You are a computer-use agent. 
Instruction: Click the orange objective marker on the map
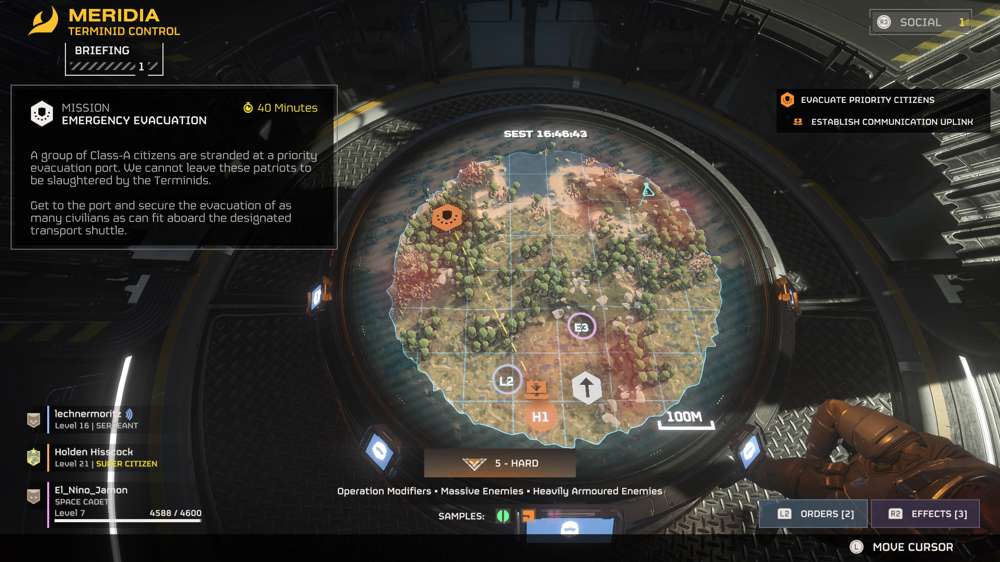point(447,215)
